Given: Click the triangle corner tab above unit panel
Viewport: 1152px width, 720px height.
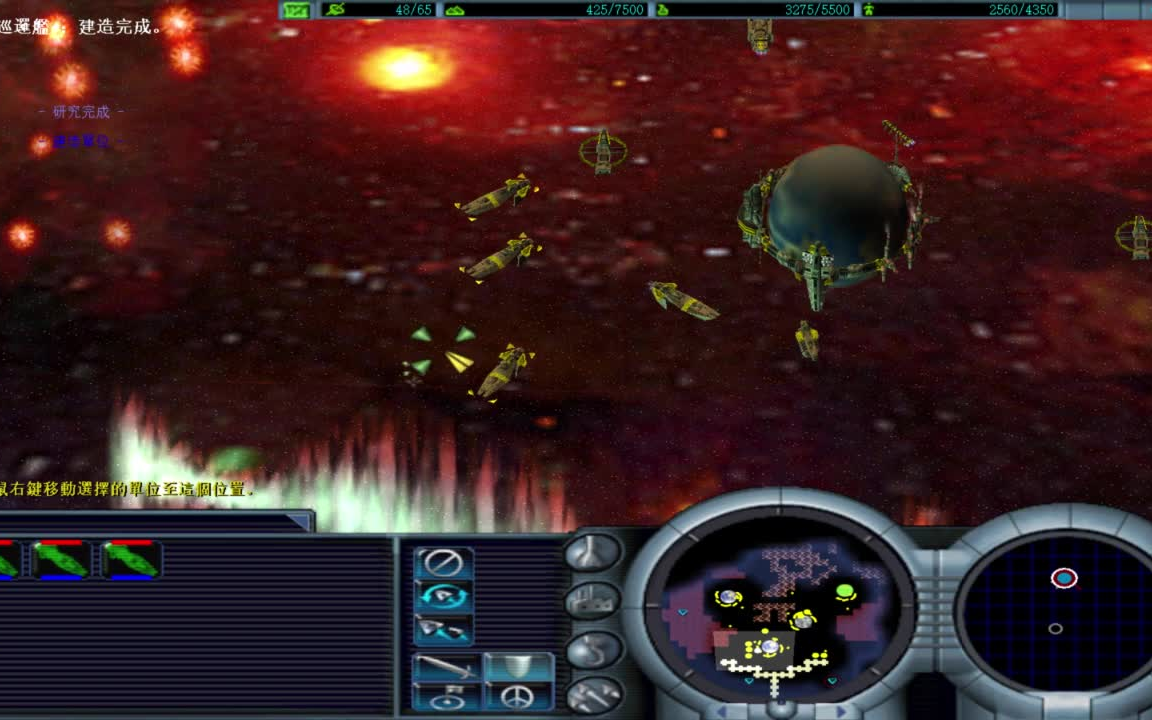Looking at the screenshot, I should tap(300, 521).
